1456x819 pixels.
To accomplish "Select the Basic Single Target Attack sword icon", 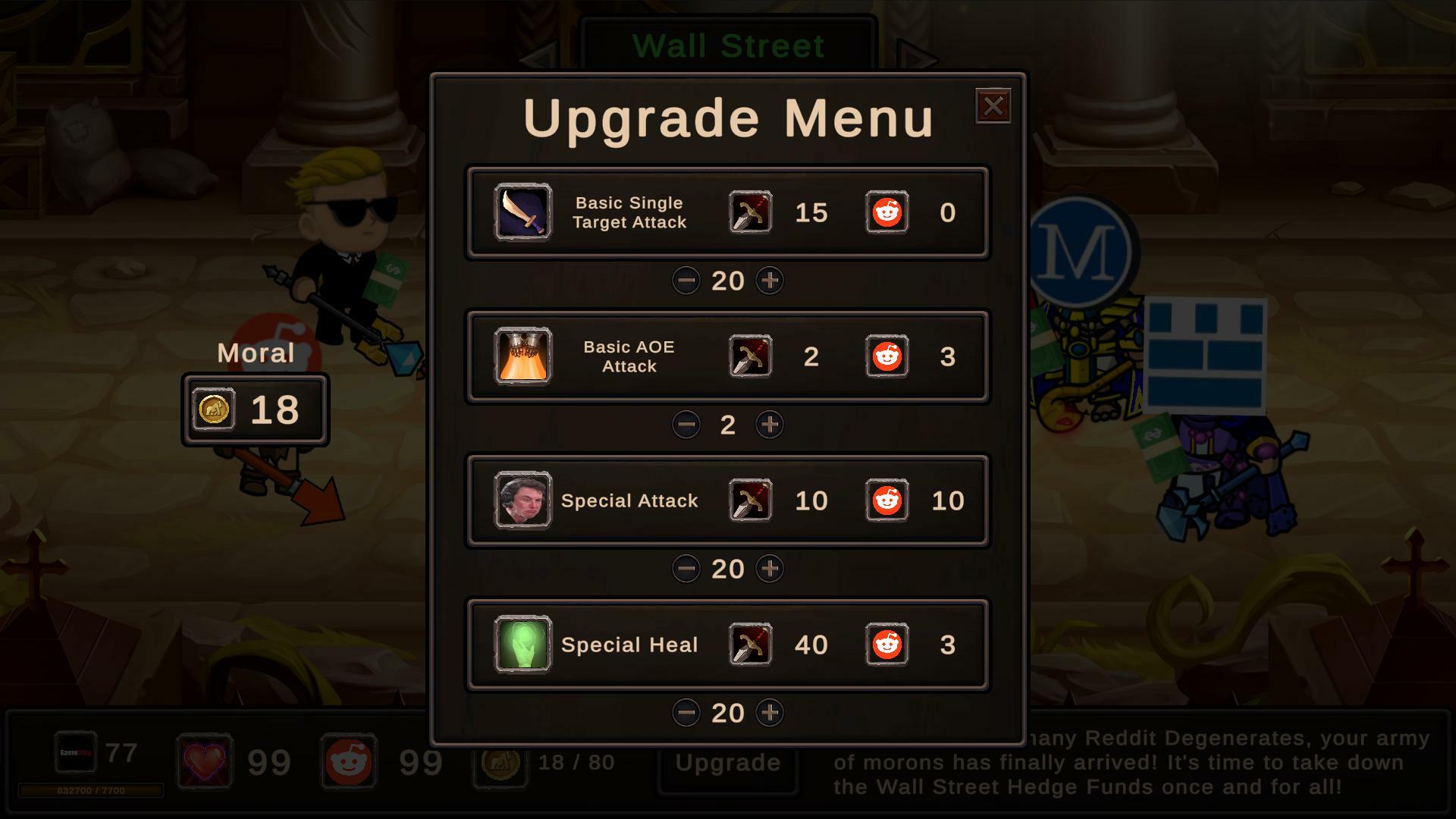I will click(522, 213).
